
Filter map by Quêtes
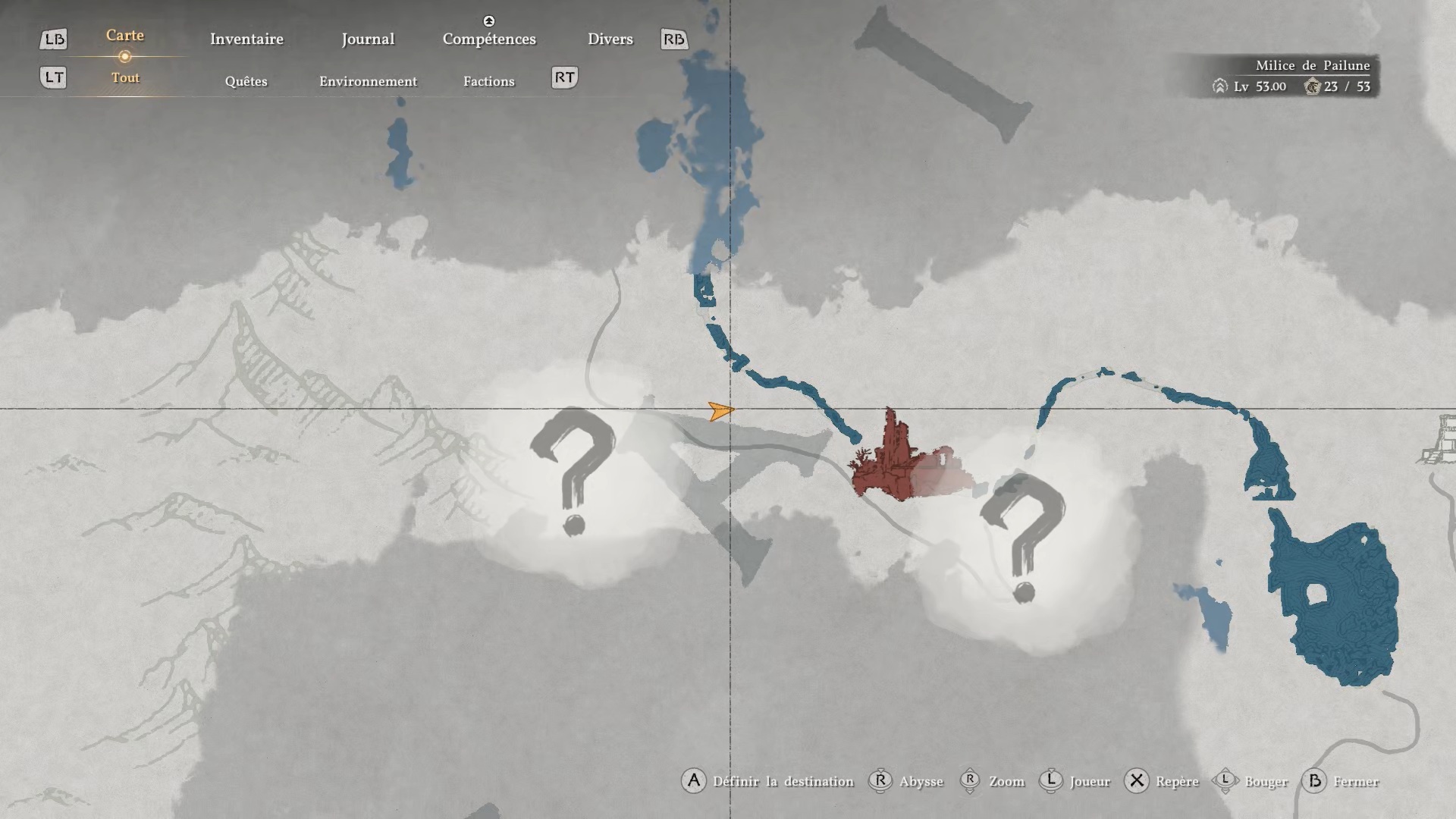click(246, 81)
